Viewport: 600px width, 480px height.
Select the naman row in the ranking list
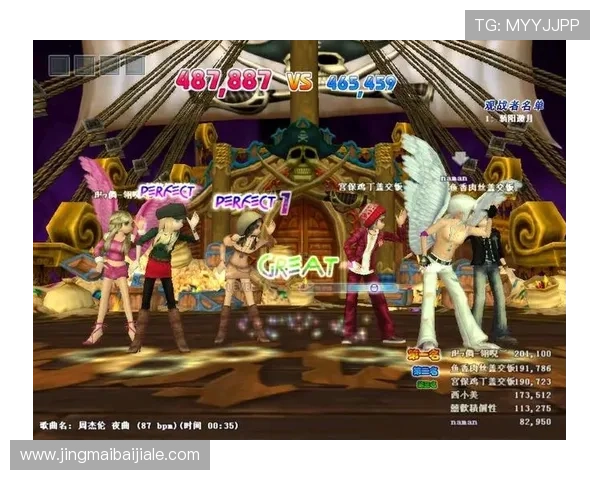(500, 422)
